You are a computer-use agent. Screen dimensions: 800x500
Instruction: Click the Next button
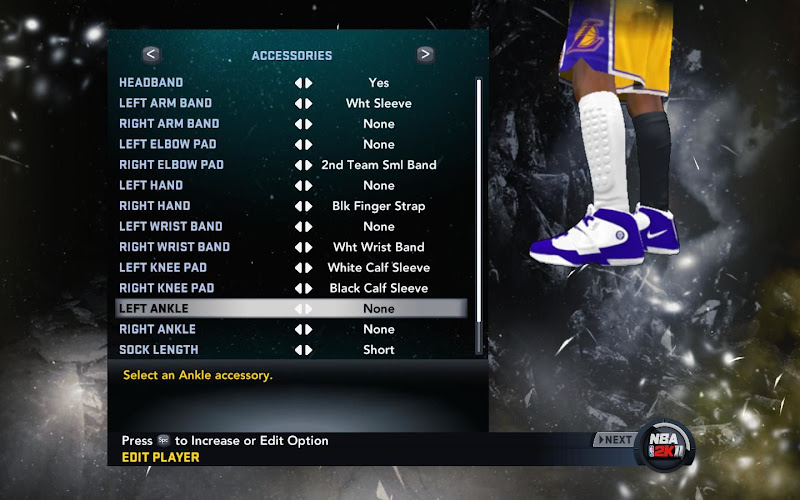[x=614, y=440]
